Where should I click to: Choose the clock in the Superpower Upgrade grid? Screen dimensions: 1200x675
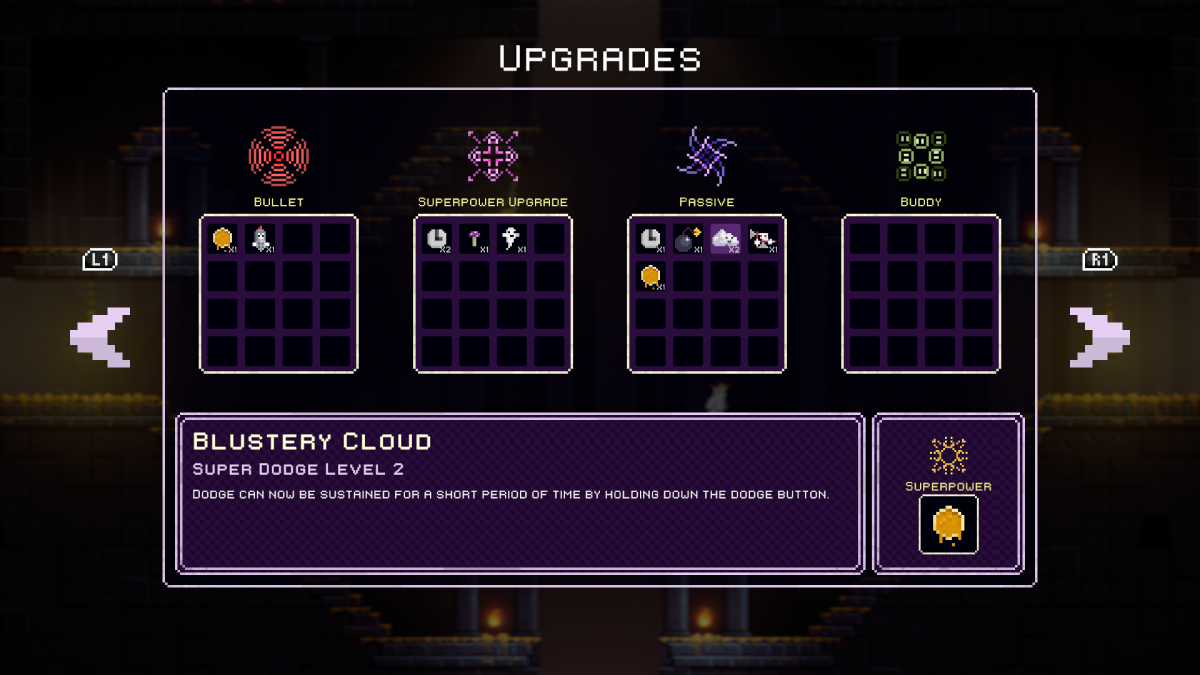pyautogui.click(x=436, y=239)
